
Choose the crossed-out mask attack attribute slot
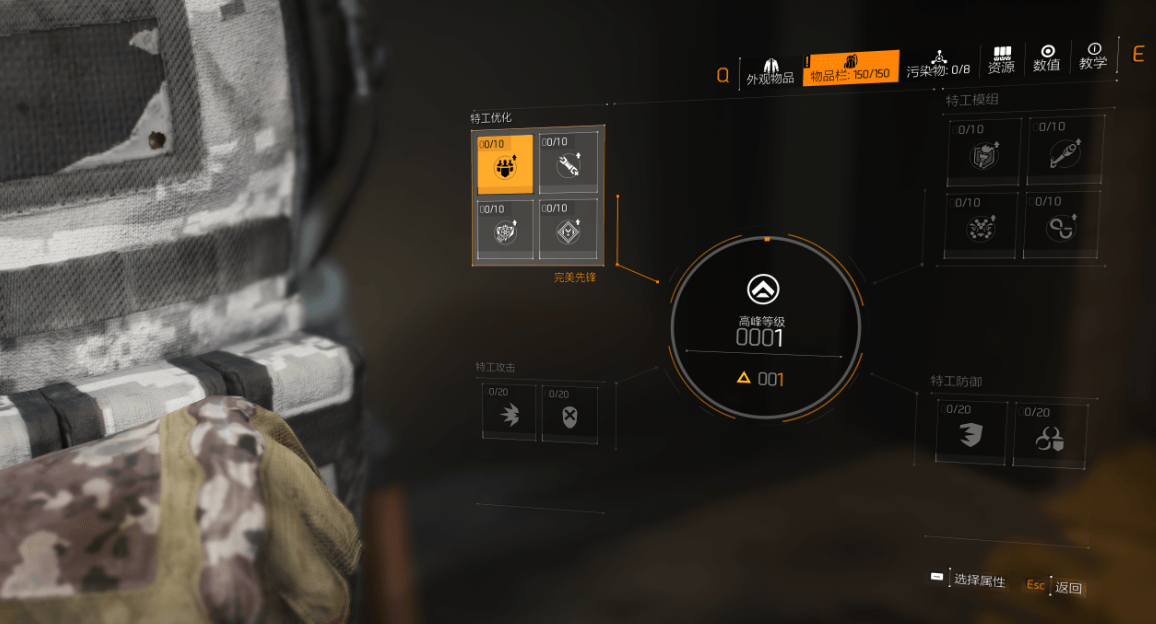coord(570,414)
